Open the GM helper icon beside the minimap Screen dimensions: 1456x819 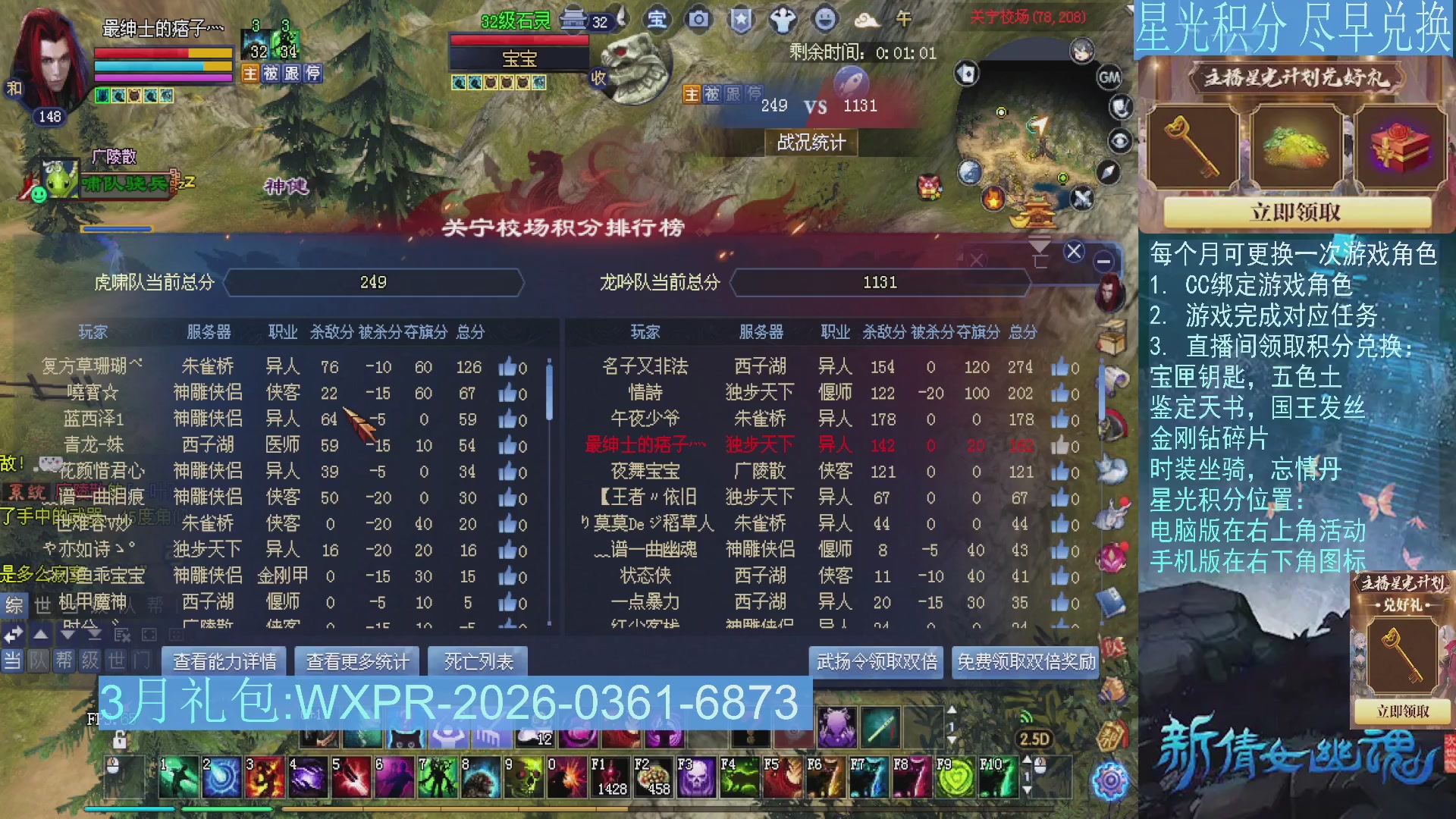point(1109,76)
